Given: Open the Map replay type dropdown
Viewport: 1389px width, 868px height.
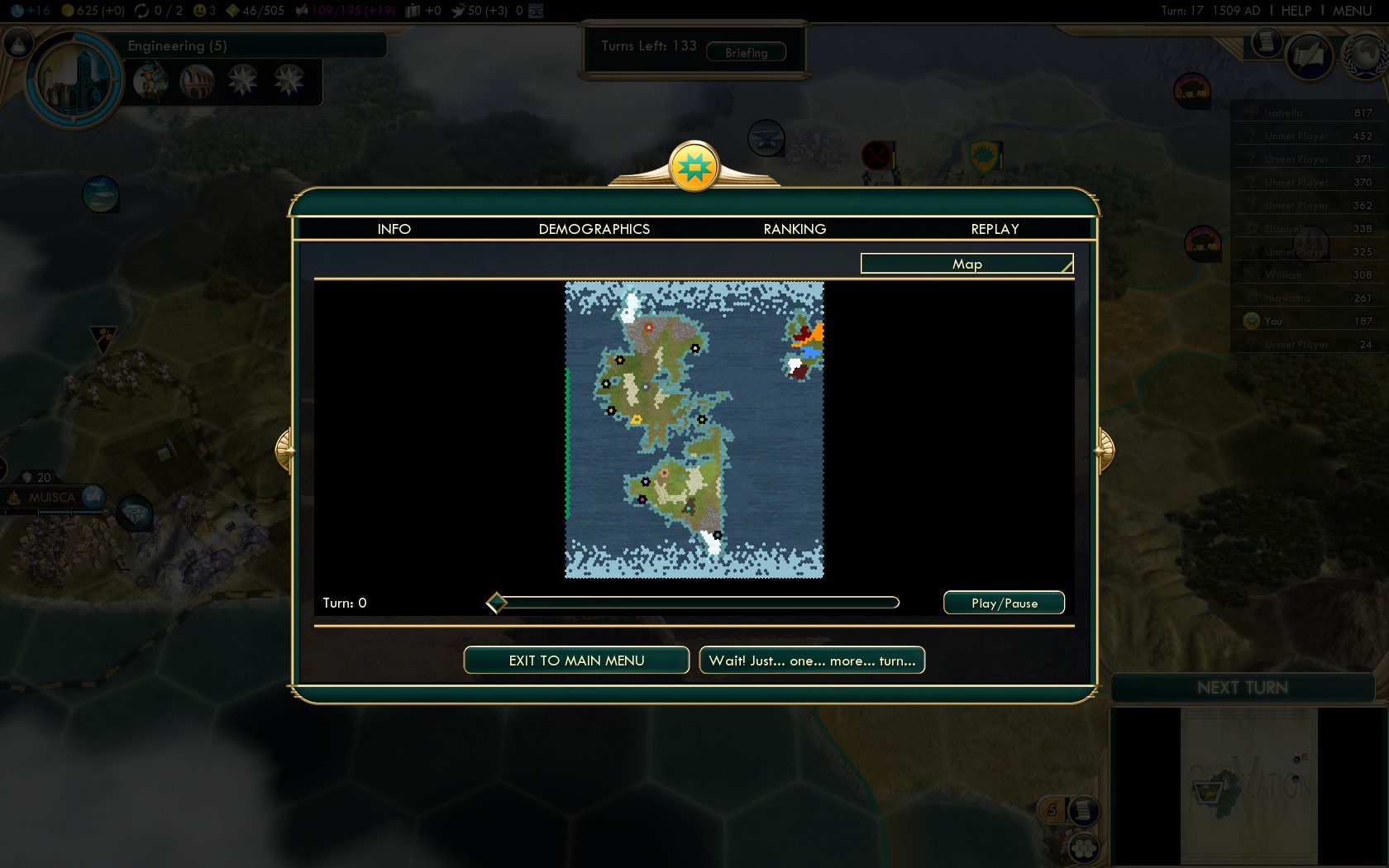Looking at the screenshot, I should [967, 264].
